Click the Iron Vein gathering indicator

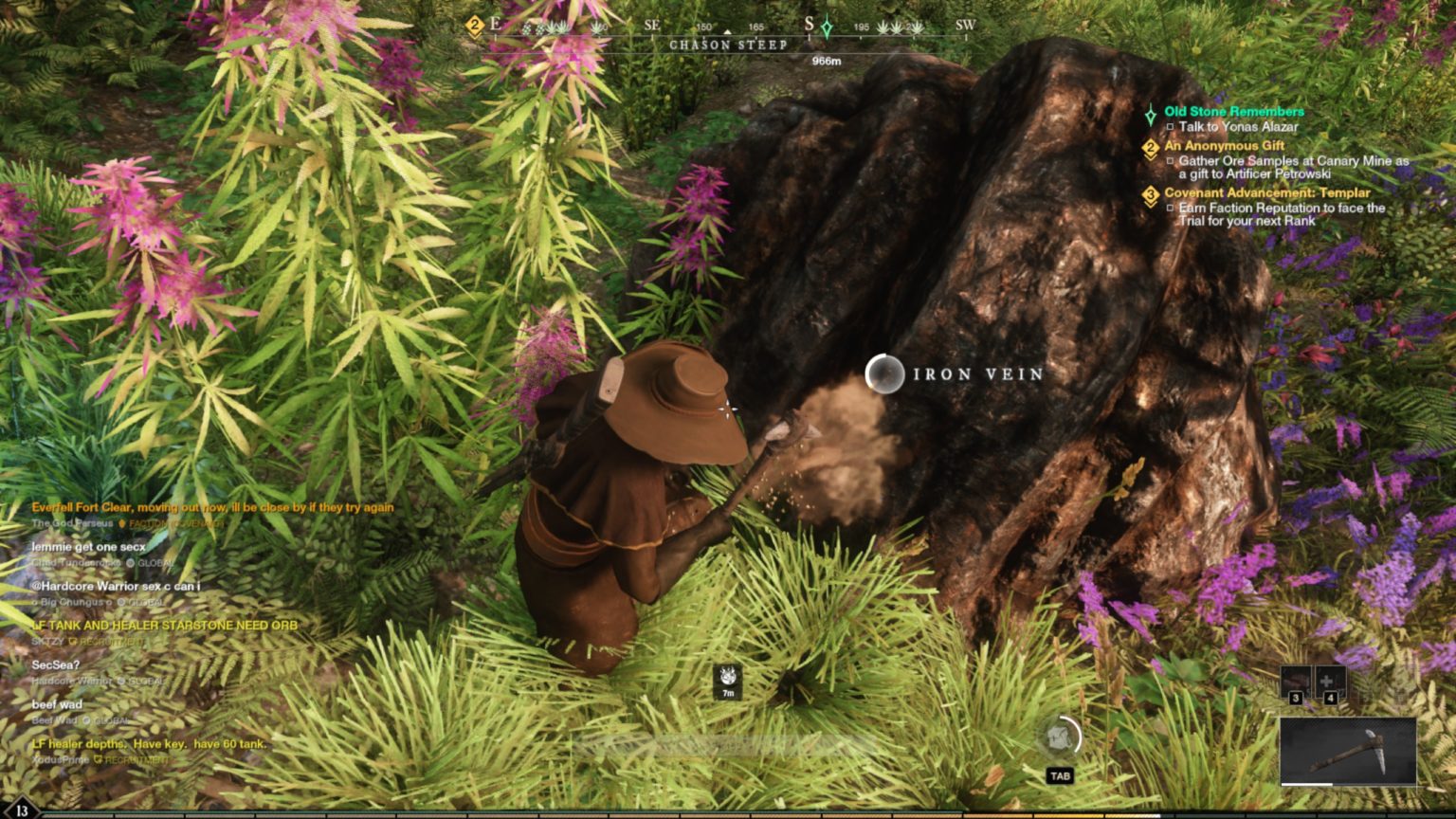[884, 374]
